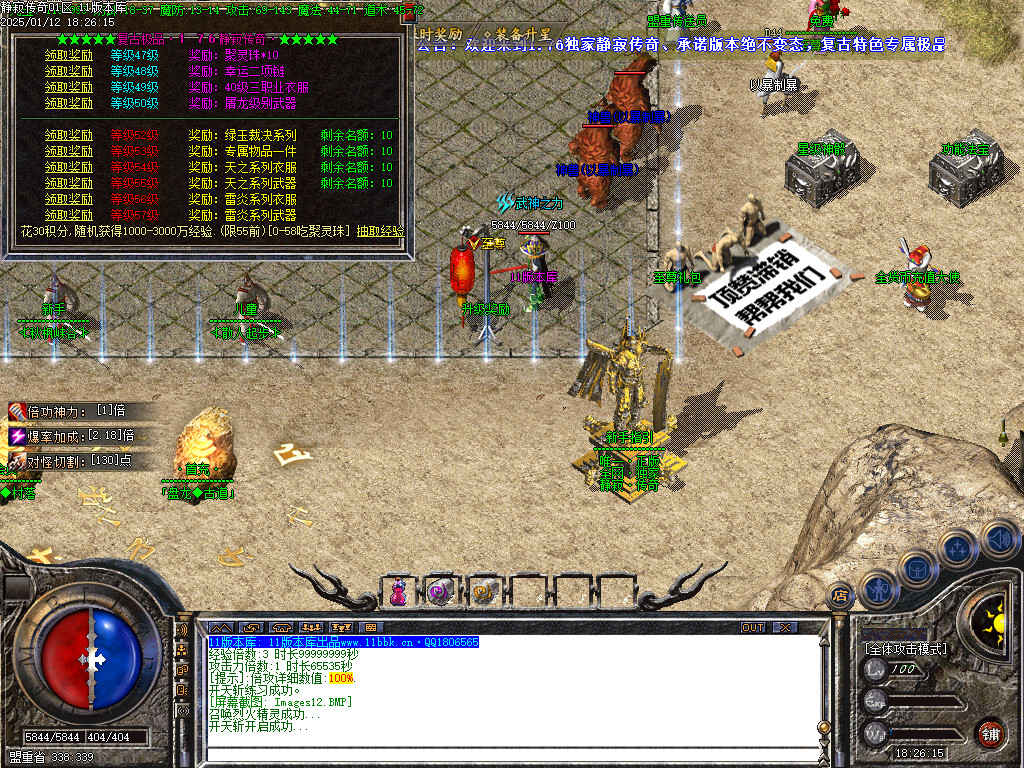
Task: Click the 爆率加成 drop rate bonus icon
Action: click(17, 436)
